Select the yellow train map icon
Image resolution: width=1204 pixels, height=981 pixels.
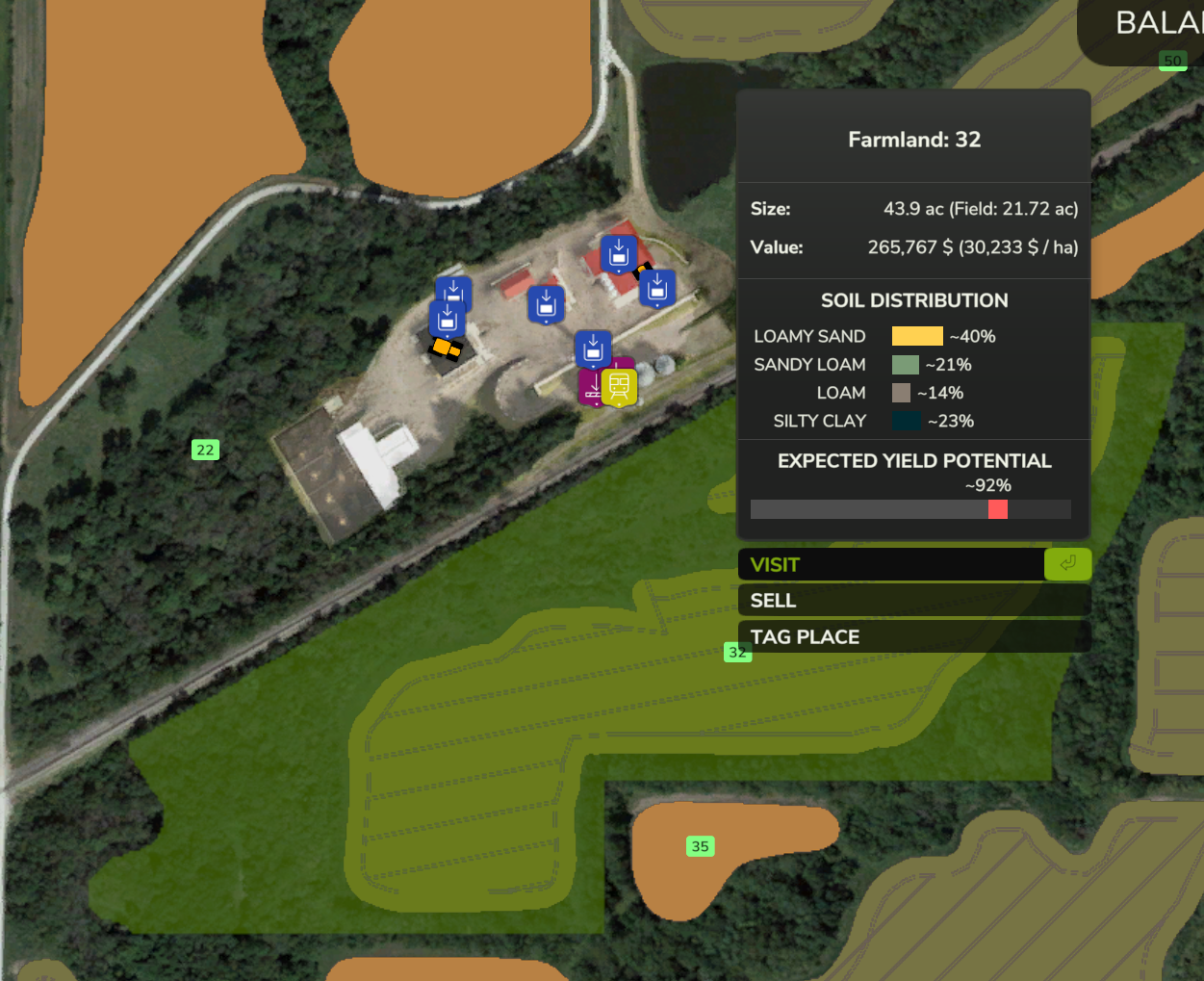[x=619, y=387]
